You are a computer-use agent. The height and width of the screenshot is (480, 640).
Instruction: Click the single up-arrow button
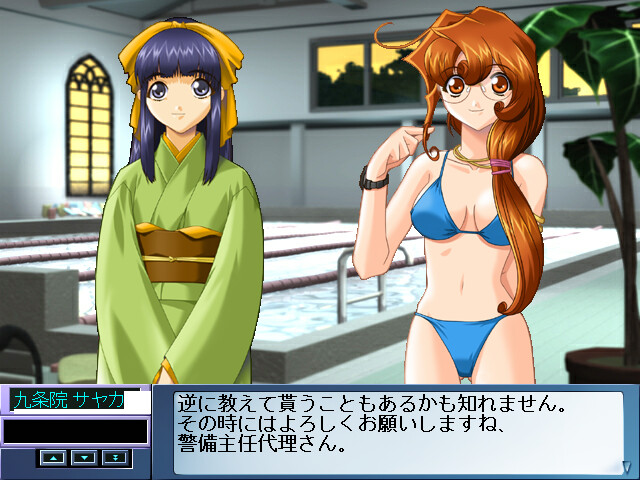pyautogui.click(x=53, y=457)
